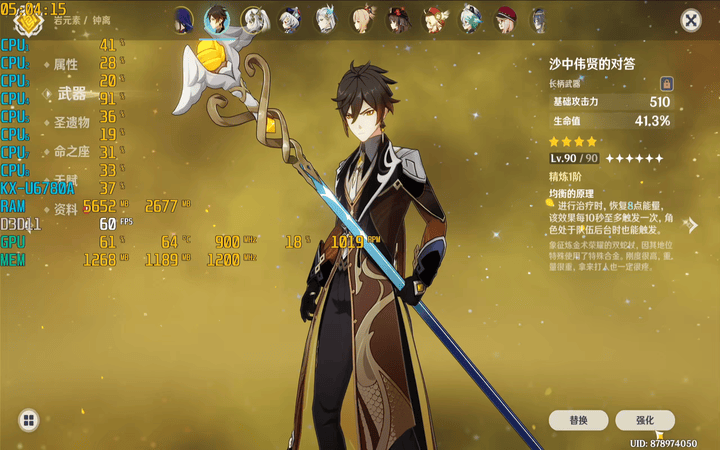720x450 pixels.
Task: Click the Geo element emblem at top left
Action: [22, 17]
